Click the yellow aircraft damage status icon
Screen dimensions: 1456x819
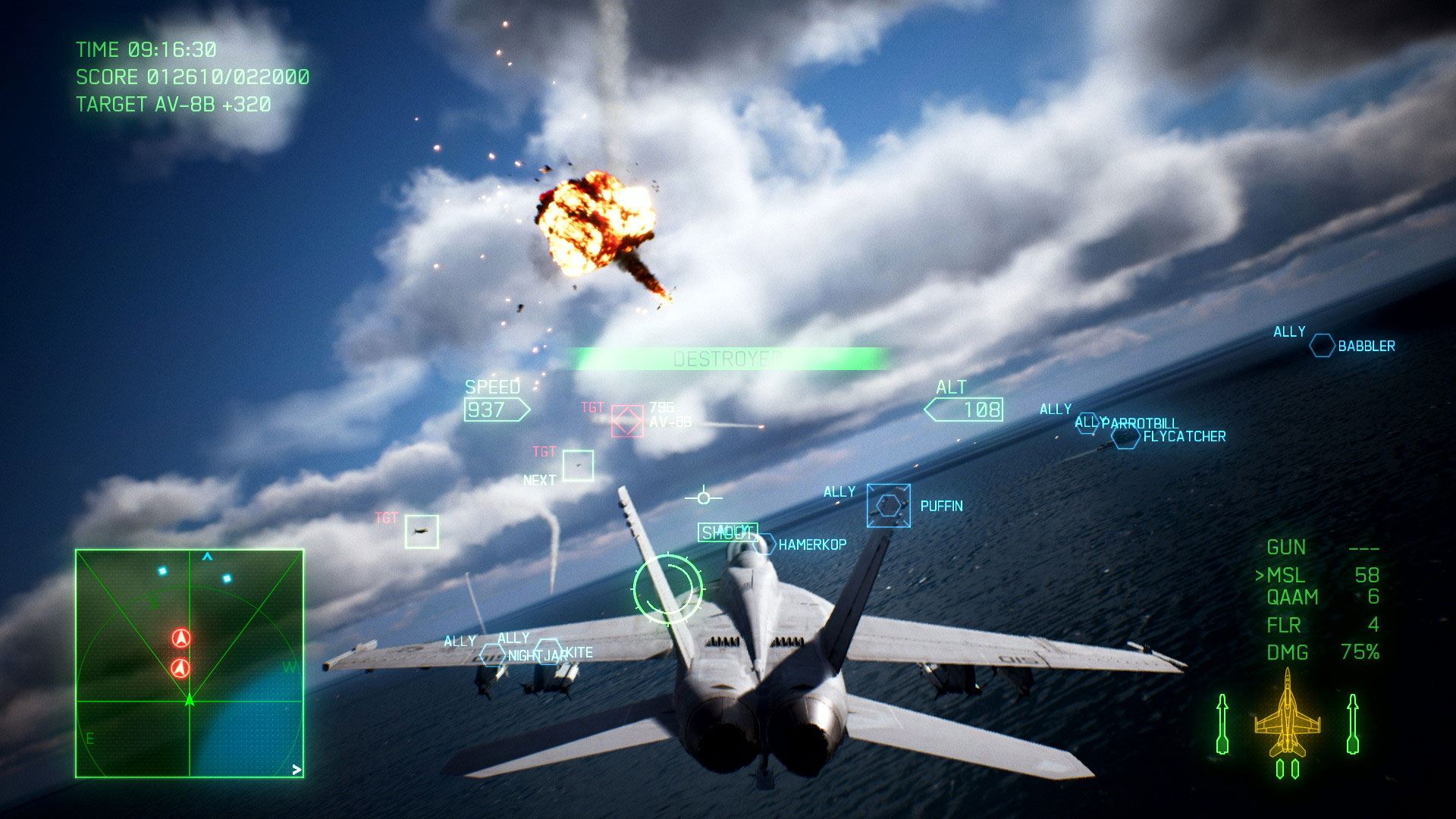click(x=1287, y=717)
